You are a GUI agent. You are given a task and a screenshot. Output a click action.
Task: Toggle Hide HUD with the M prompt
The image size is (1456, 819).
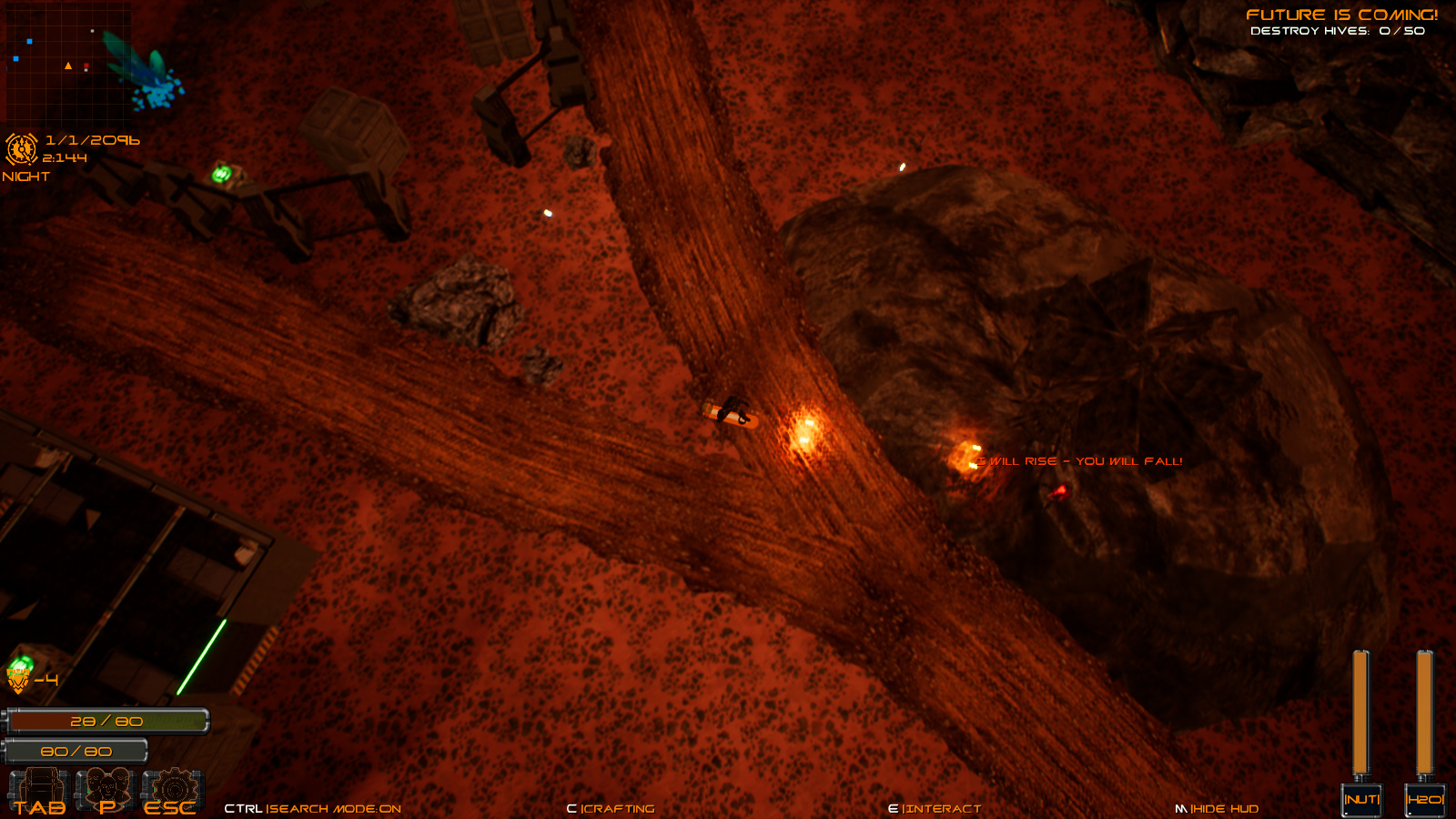point(1219,808)
